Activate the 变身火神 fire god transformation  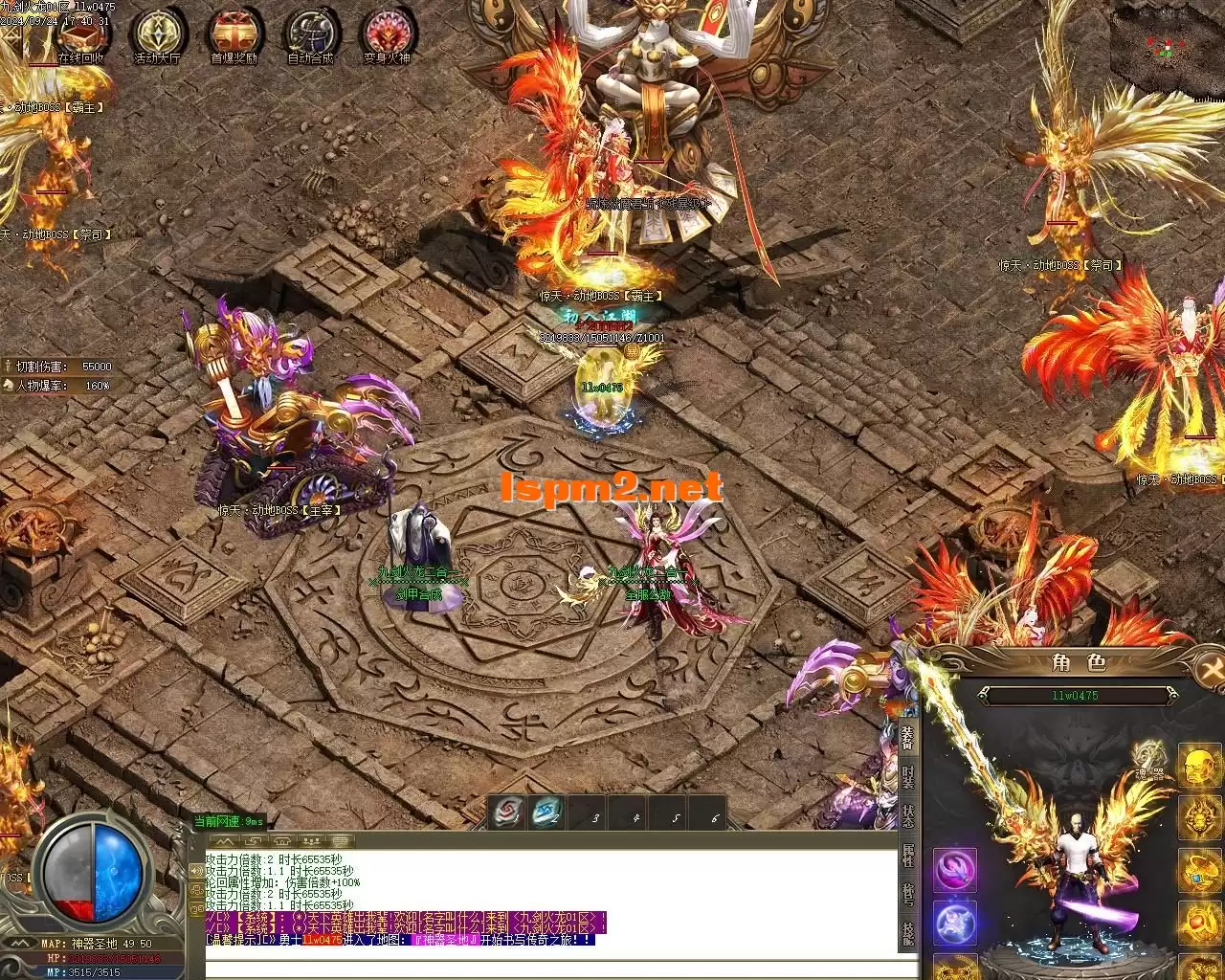388,36
